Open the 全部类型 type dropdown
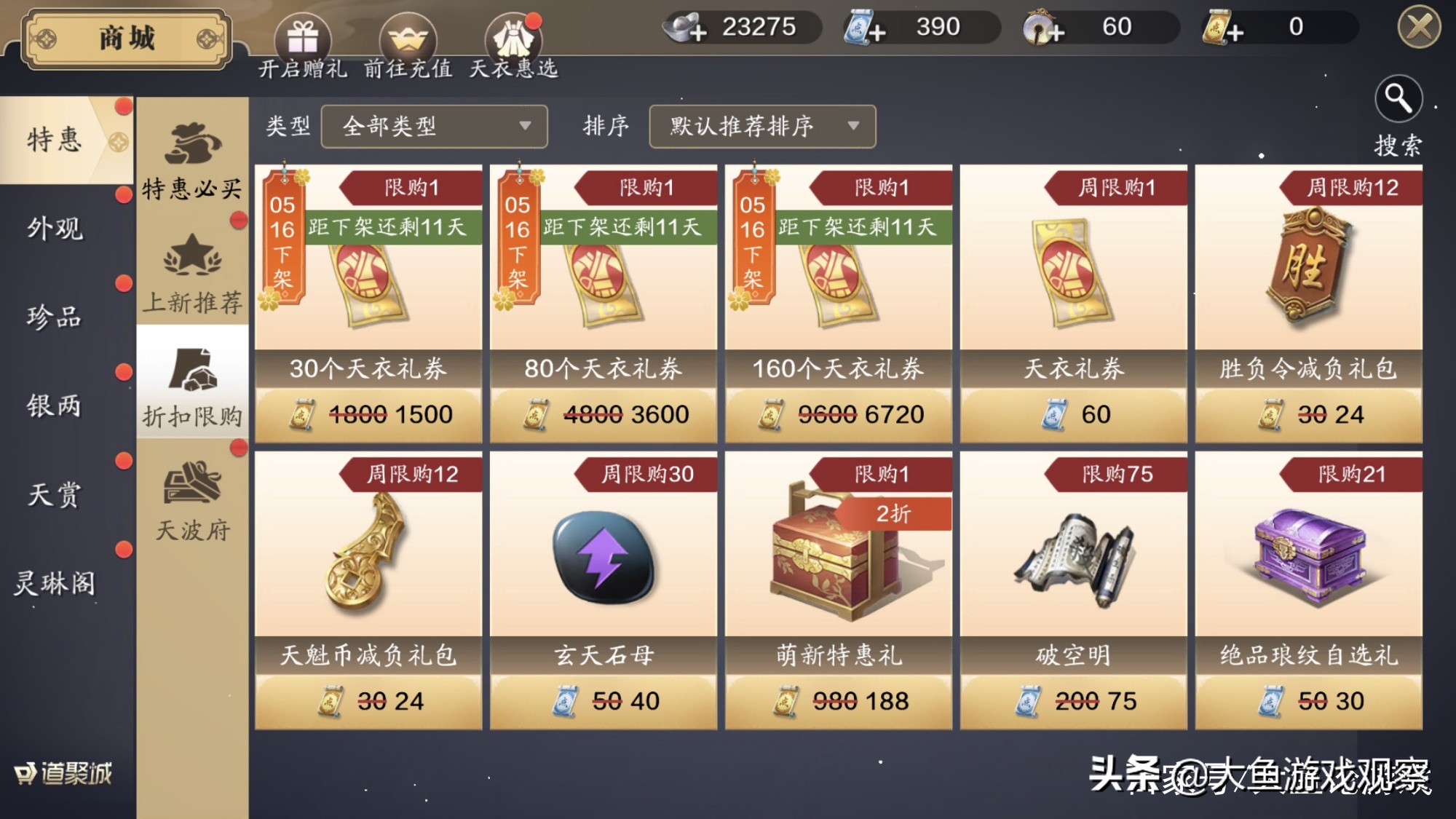1456x819 pixels. pos(435,126)
